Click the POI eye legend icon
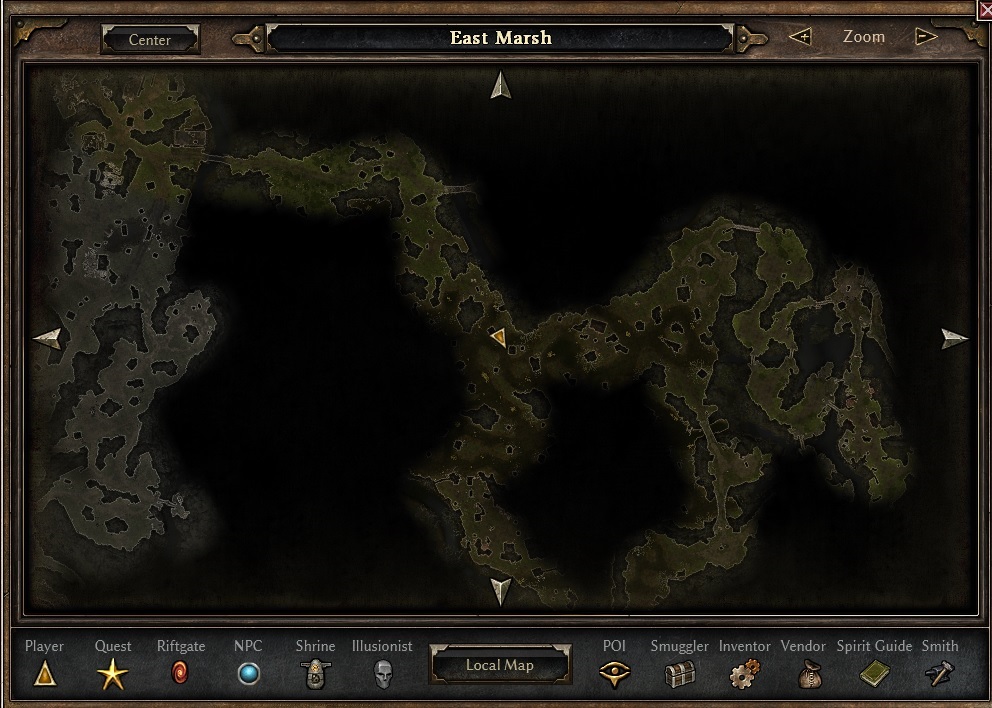992x708 pixels. 614,674
